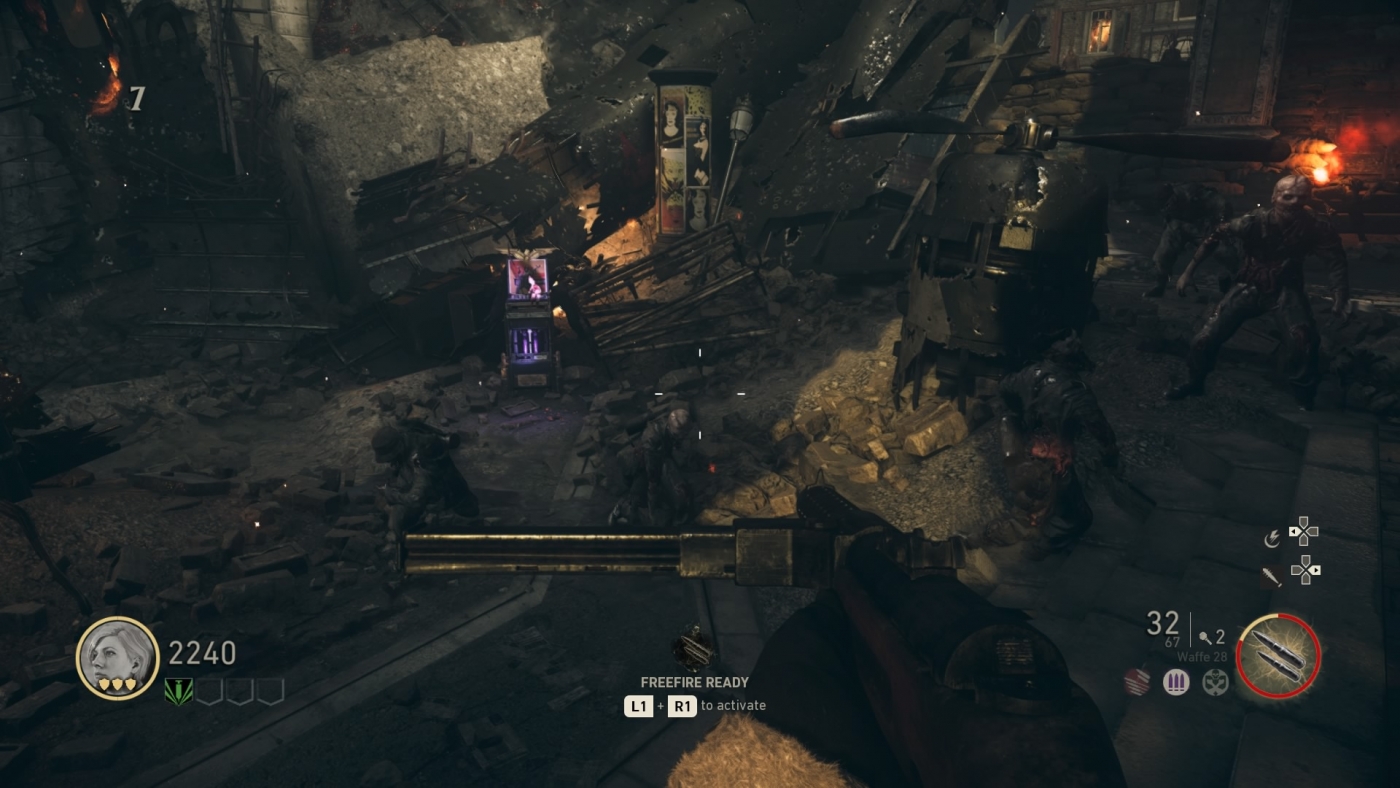The height and width of the screenshot is (788, 1400).
Task: Click the skull Geistkraft consumable icon
Action: (1215, 681)
